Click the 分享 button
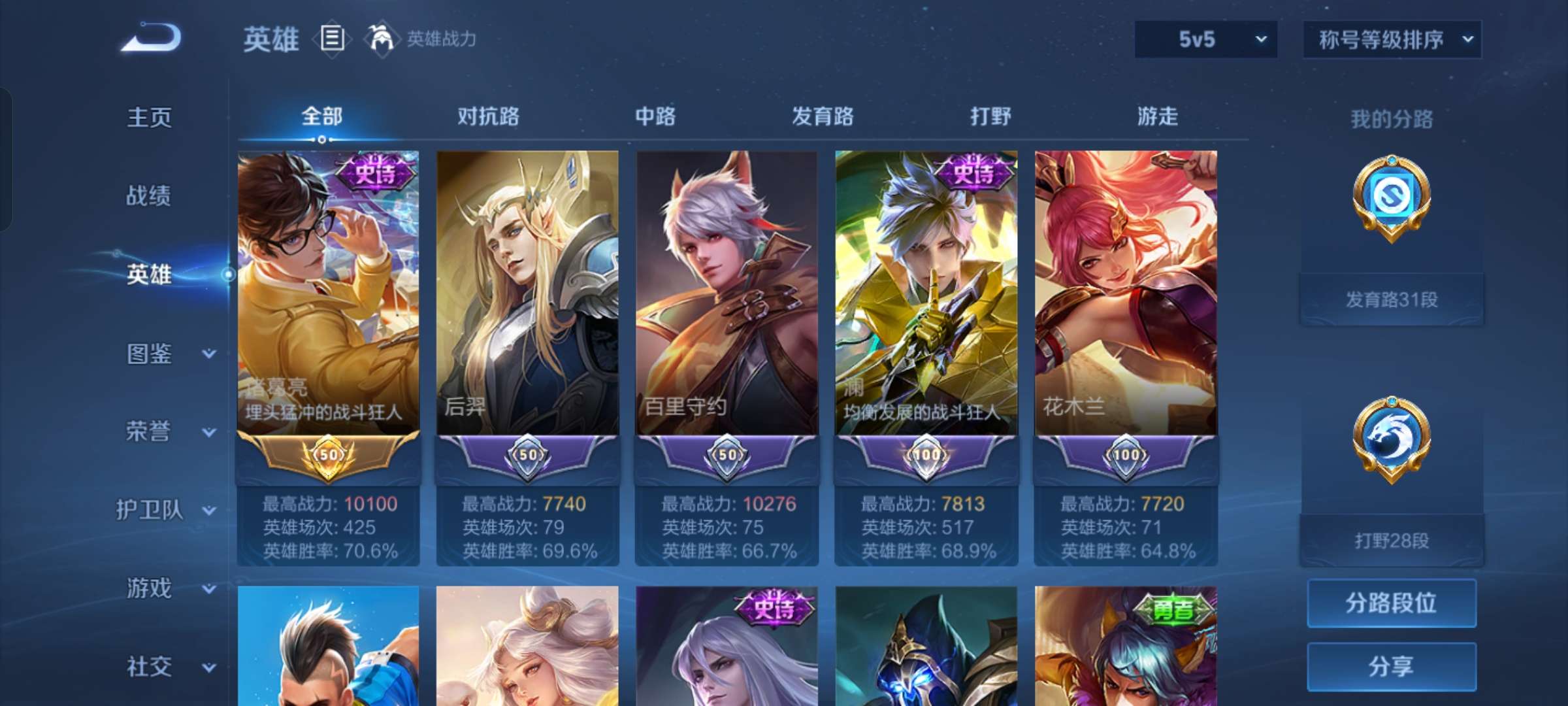Viewport: 1568px width, 706px height. (1390, 665)
